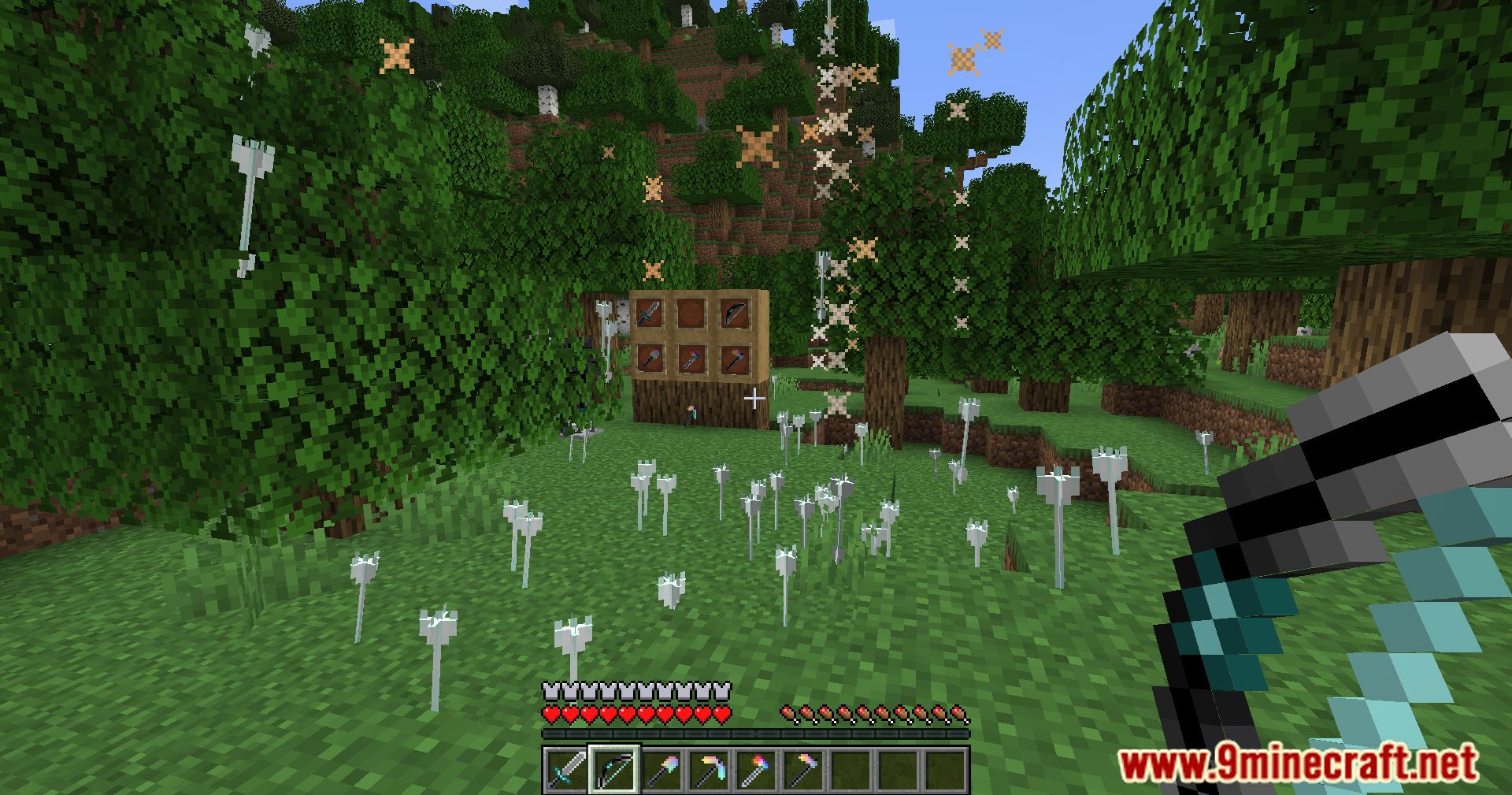
Task: Switch to the rainbow shovel slot
Action: (660, 769)
